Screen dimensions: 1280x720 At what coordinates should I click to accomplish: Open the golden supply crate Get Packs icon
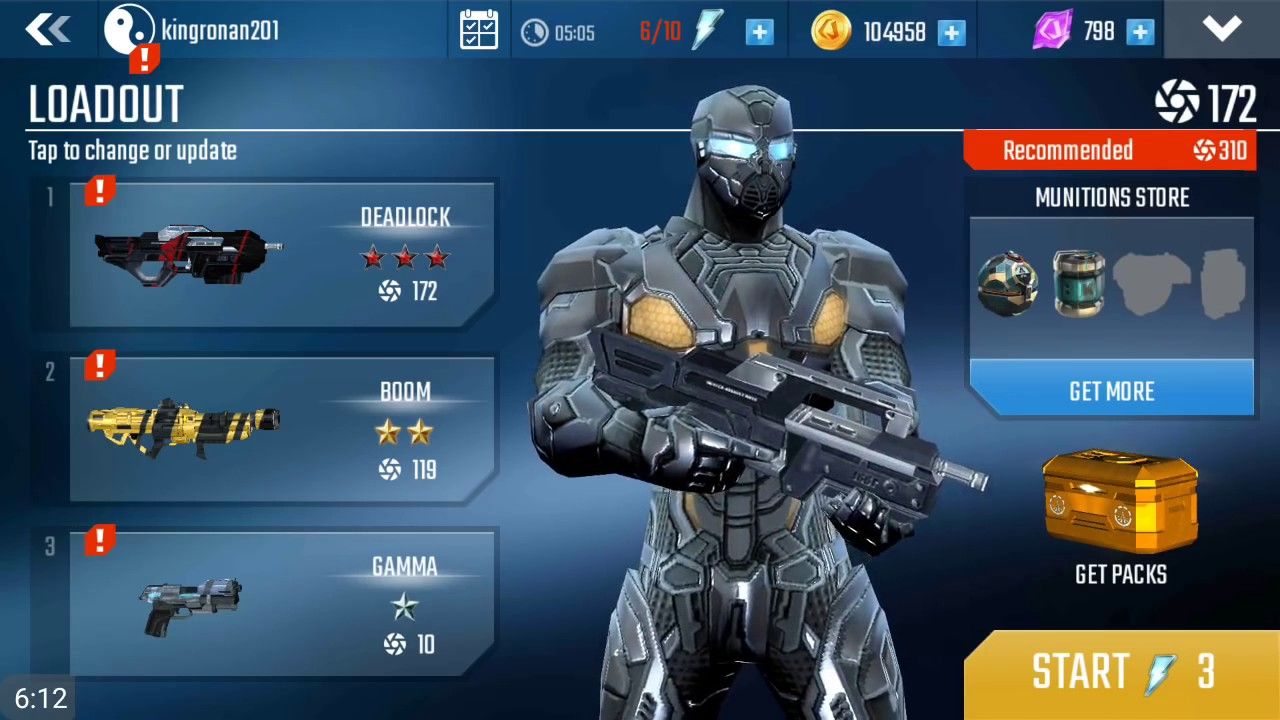pos(1118,505)
